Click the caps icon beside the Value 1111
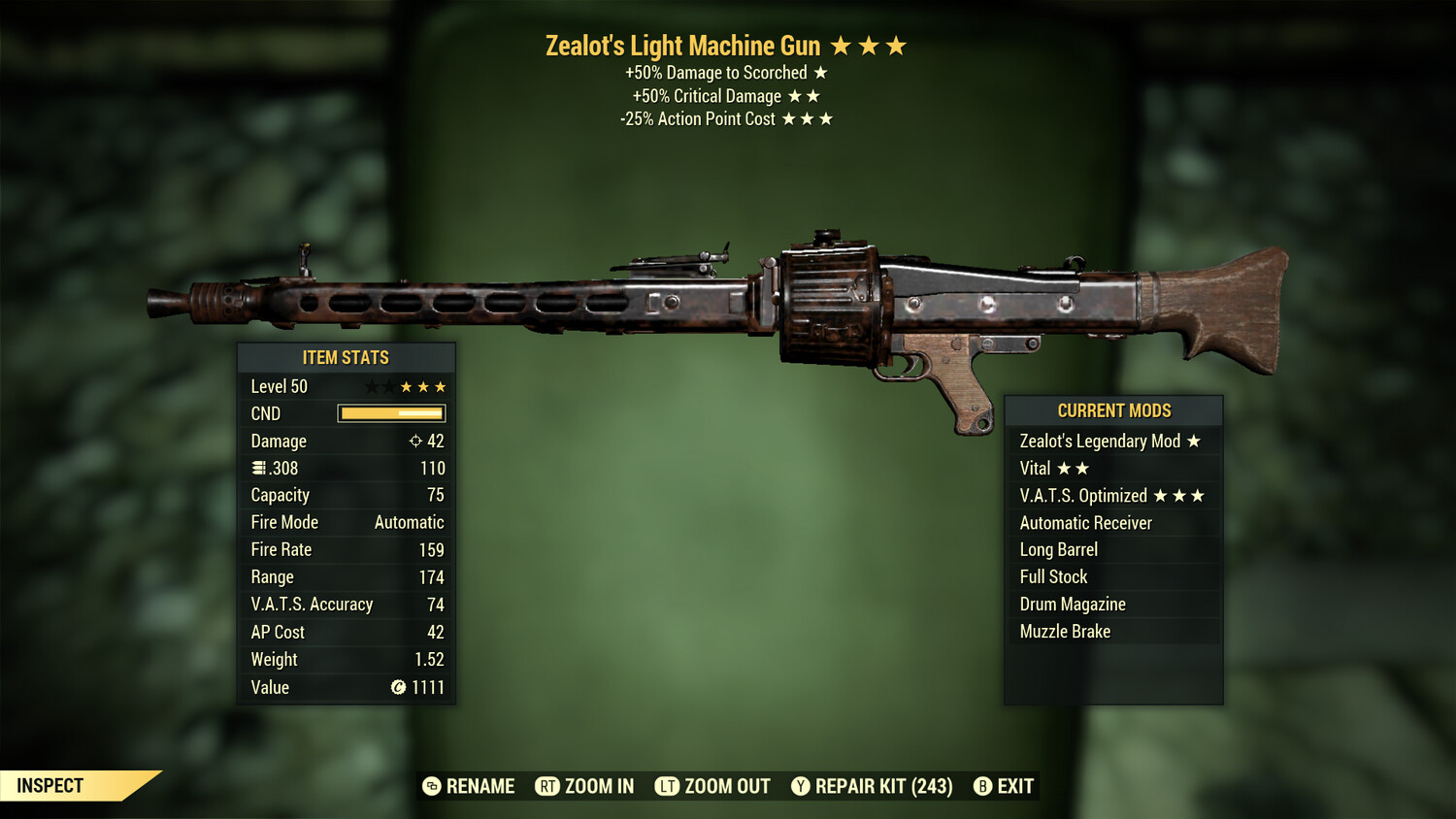 point(397,688)
